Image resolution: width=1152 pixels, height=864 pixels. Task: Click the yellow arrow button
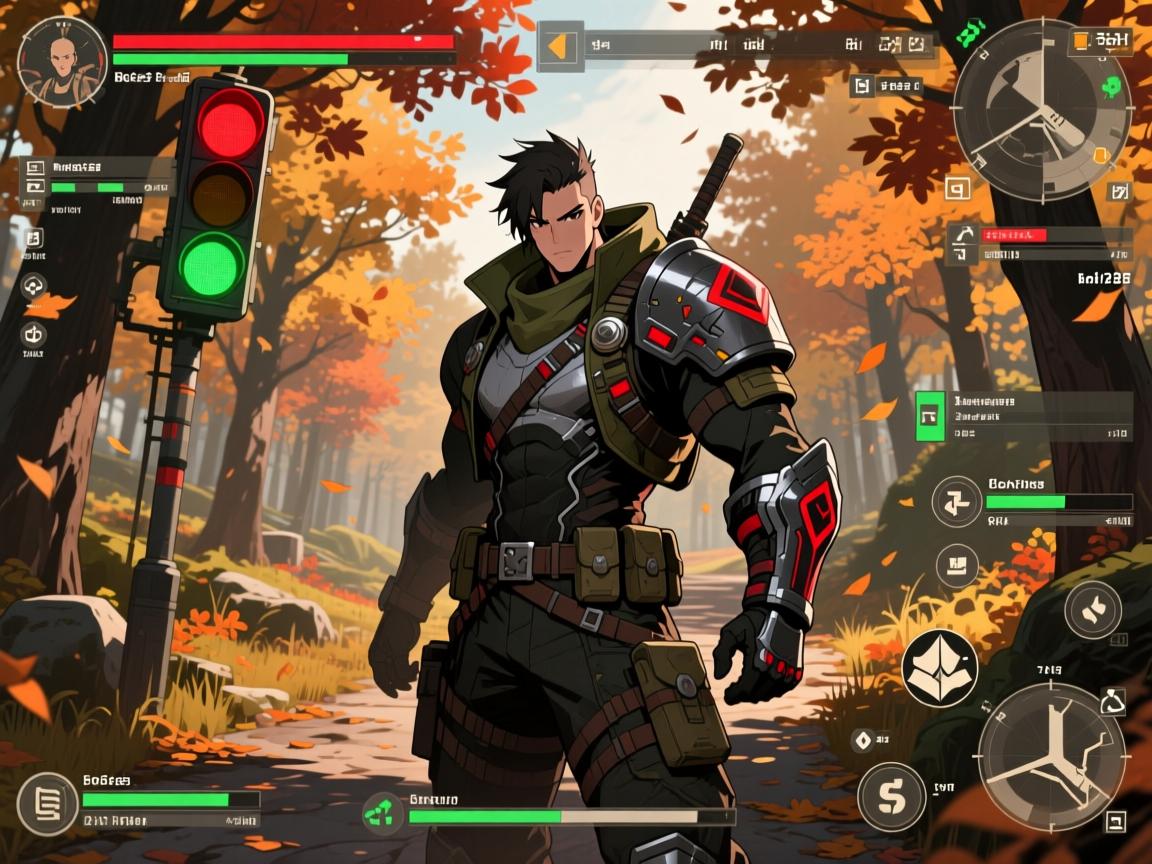point(560,46)
